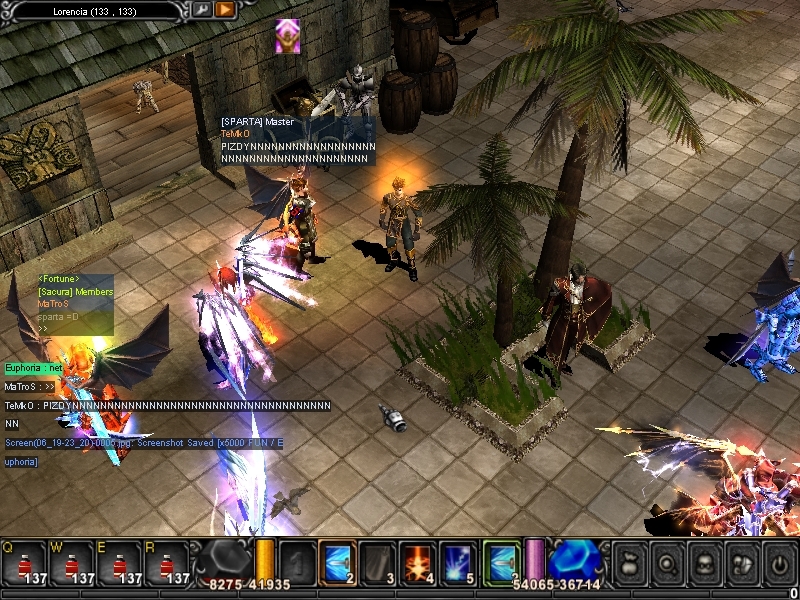Use the R slot red potion
Image resolution: width=800 pixels, height=600 pixels.
point(168,564)
